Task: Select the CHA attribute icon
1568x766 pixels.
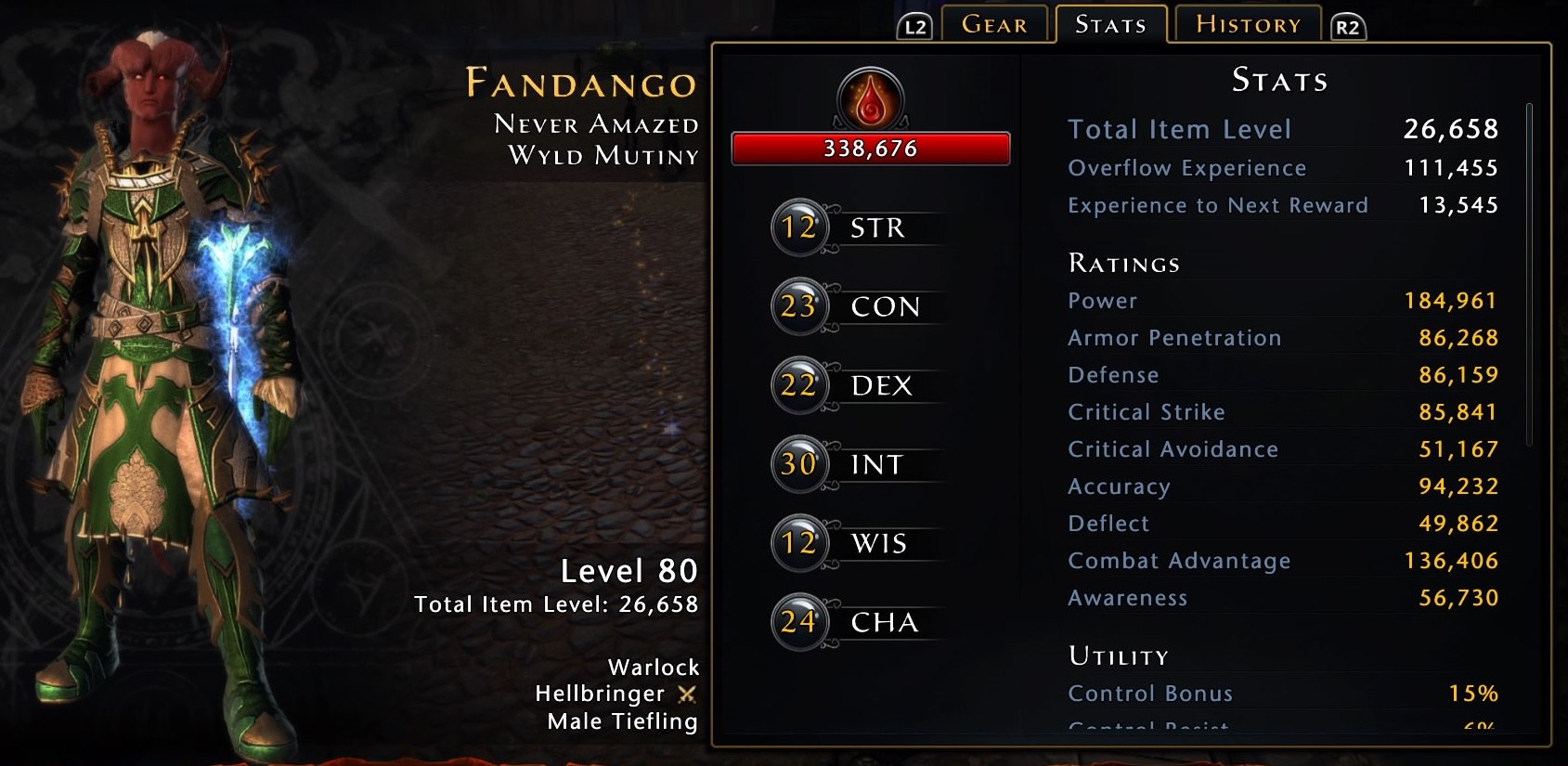Action: 798,622
